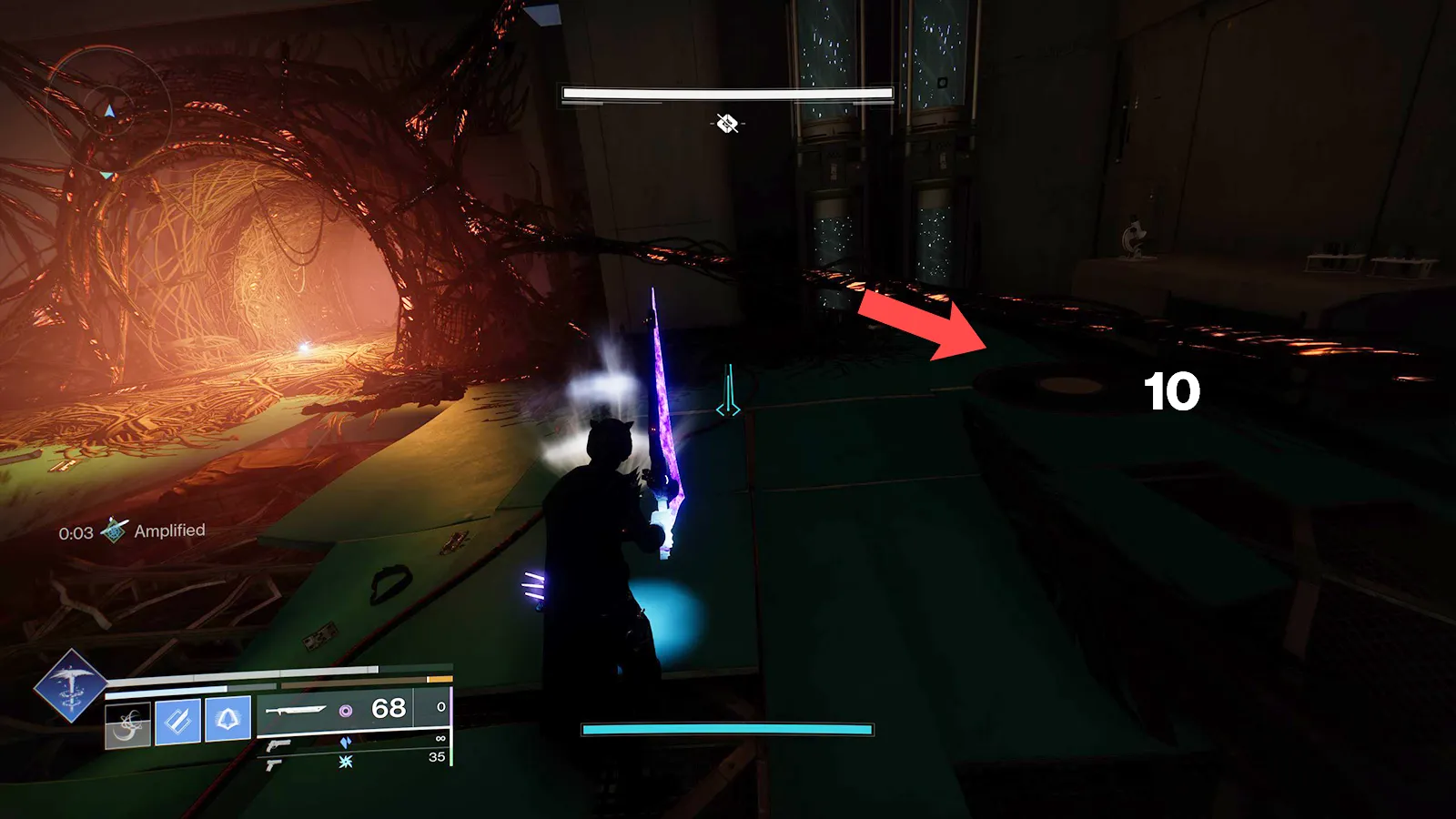Click the diamond-shaped Super ability icon
The image size is (1456, 819).
coord(70,686)
